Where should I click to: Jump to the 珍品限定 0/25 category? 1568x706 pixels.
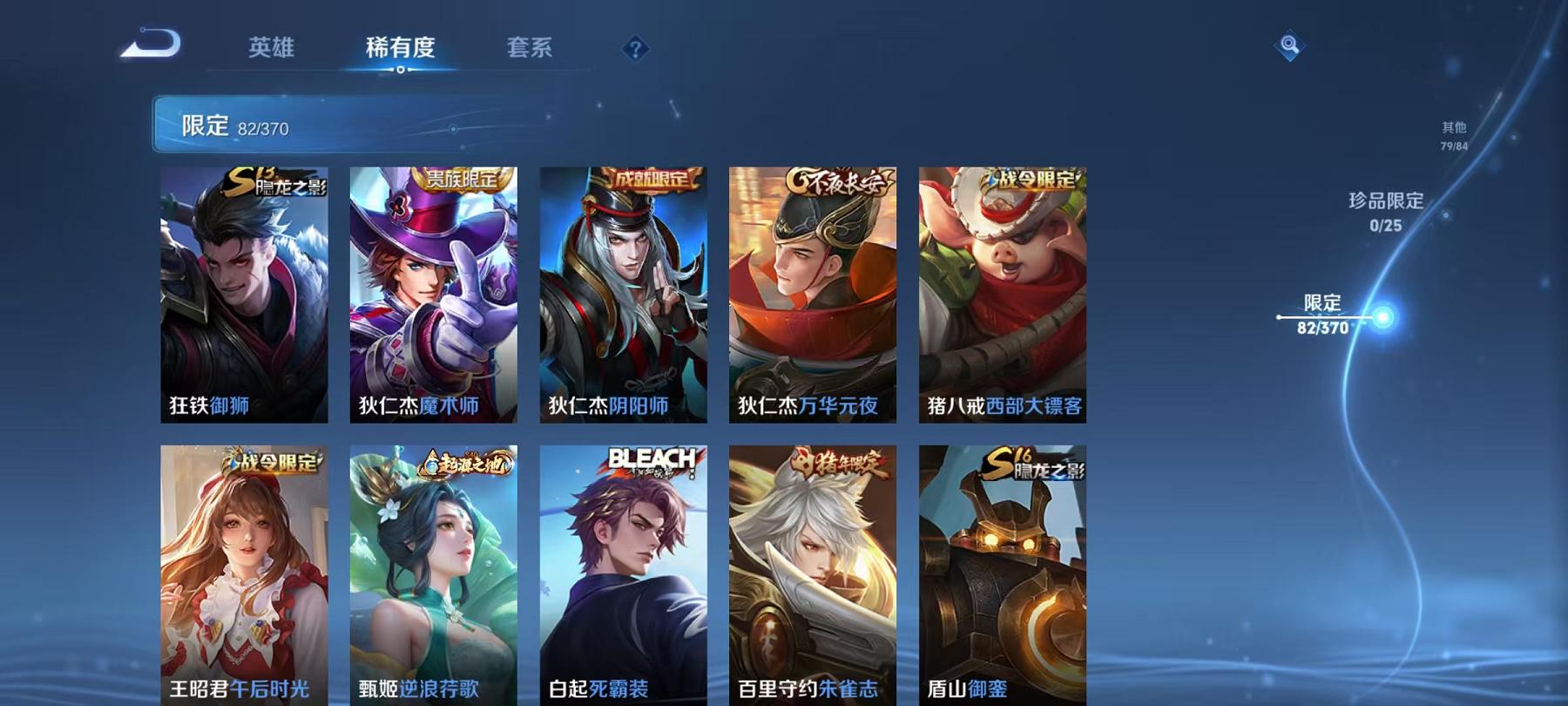point(1386,214)
